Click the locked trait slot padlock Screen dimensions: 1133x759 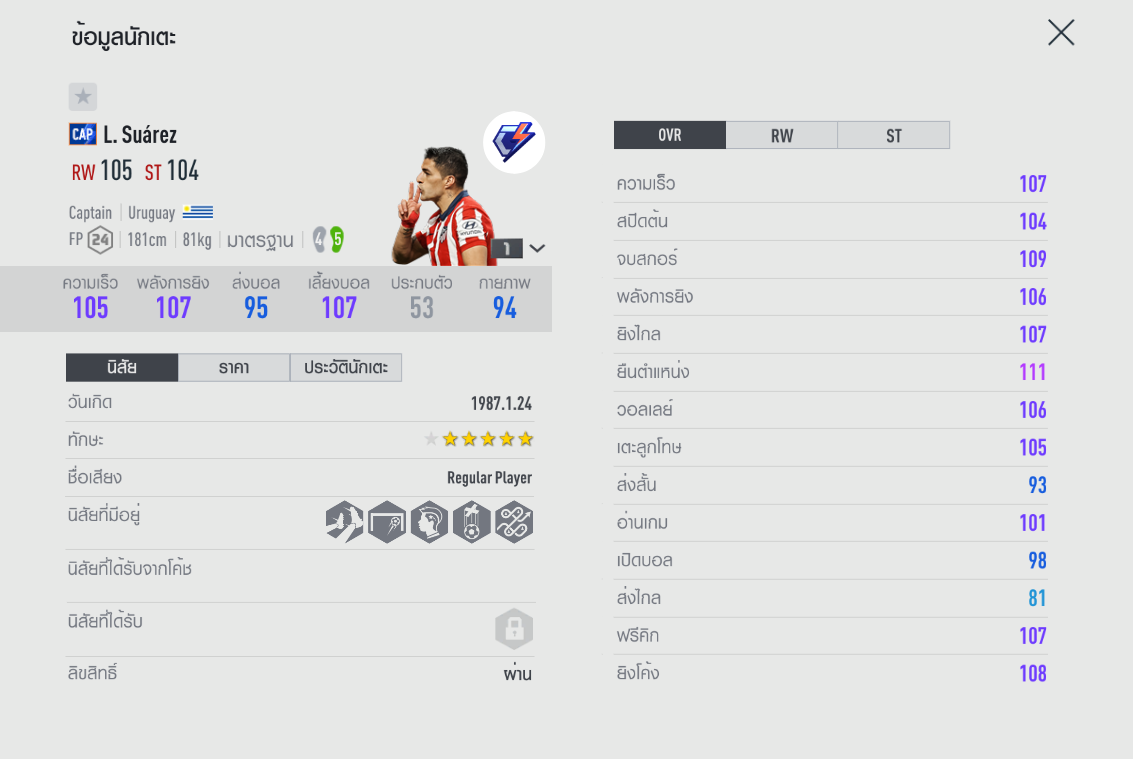[514, 629]
